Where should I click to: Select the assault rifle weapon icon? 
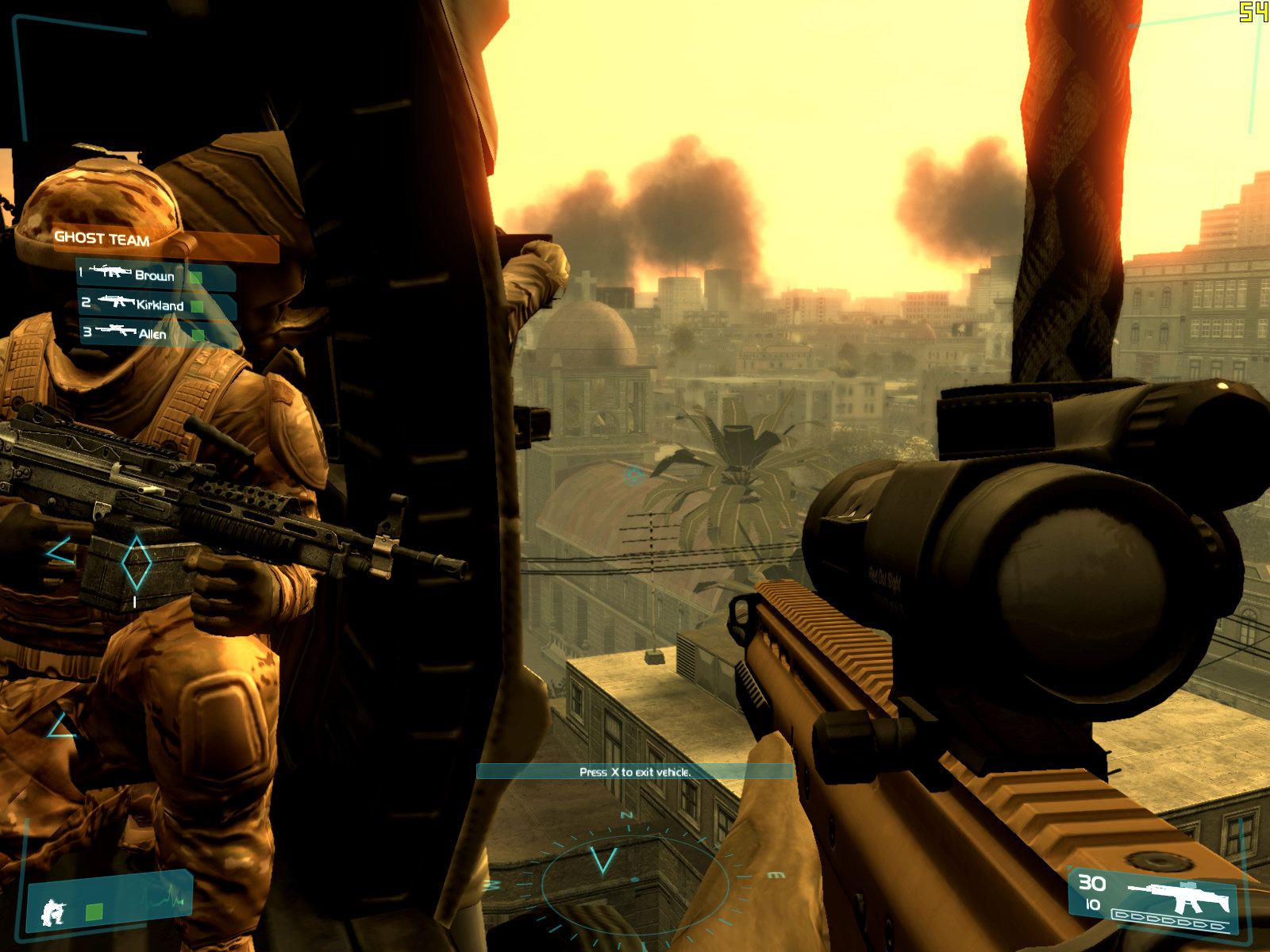1180,895
